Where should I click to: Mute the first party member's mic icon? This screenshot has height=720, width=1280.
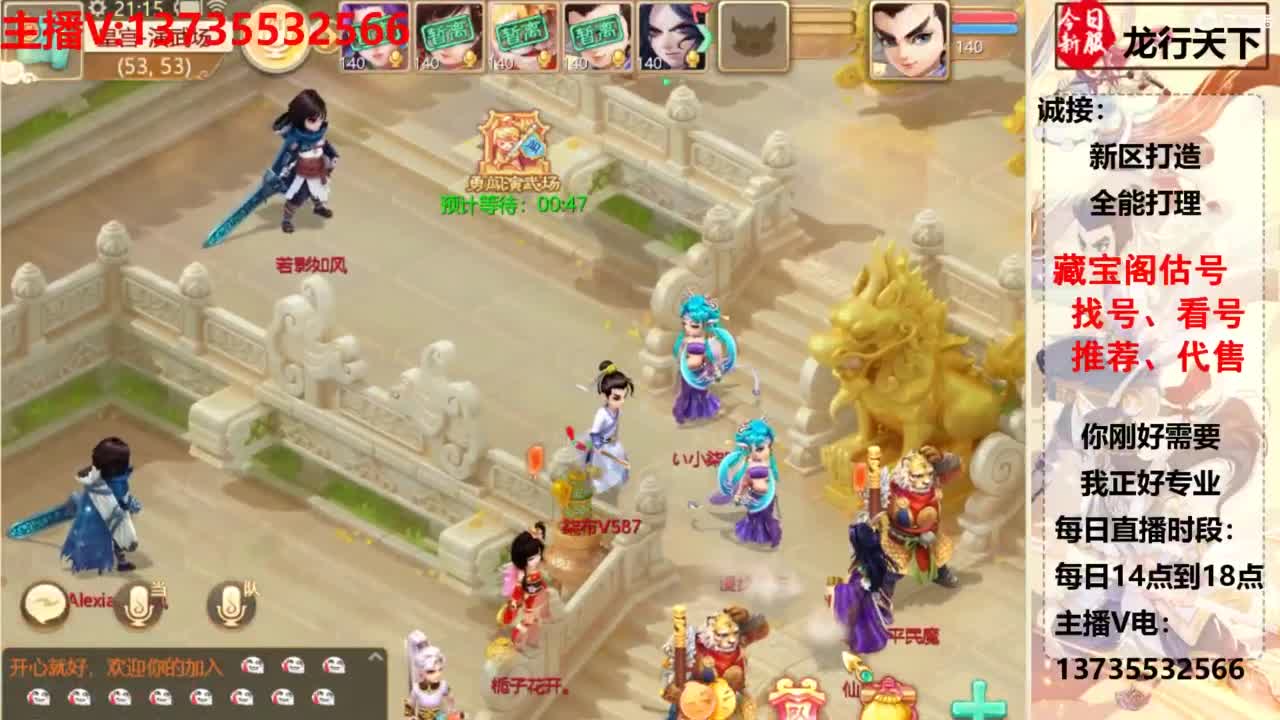pos(398,55)
